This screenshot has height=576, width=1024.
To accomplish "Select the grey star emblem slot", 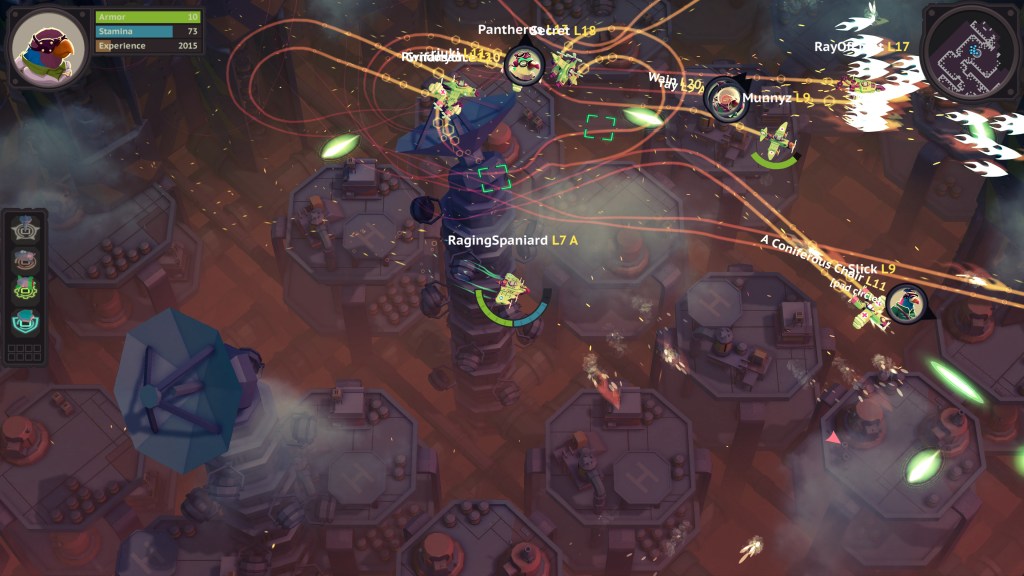I will pos(25,229).
